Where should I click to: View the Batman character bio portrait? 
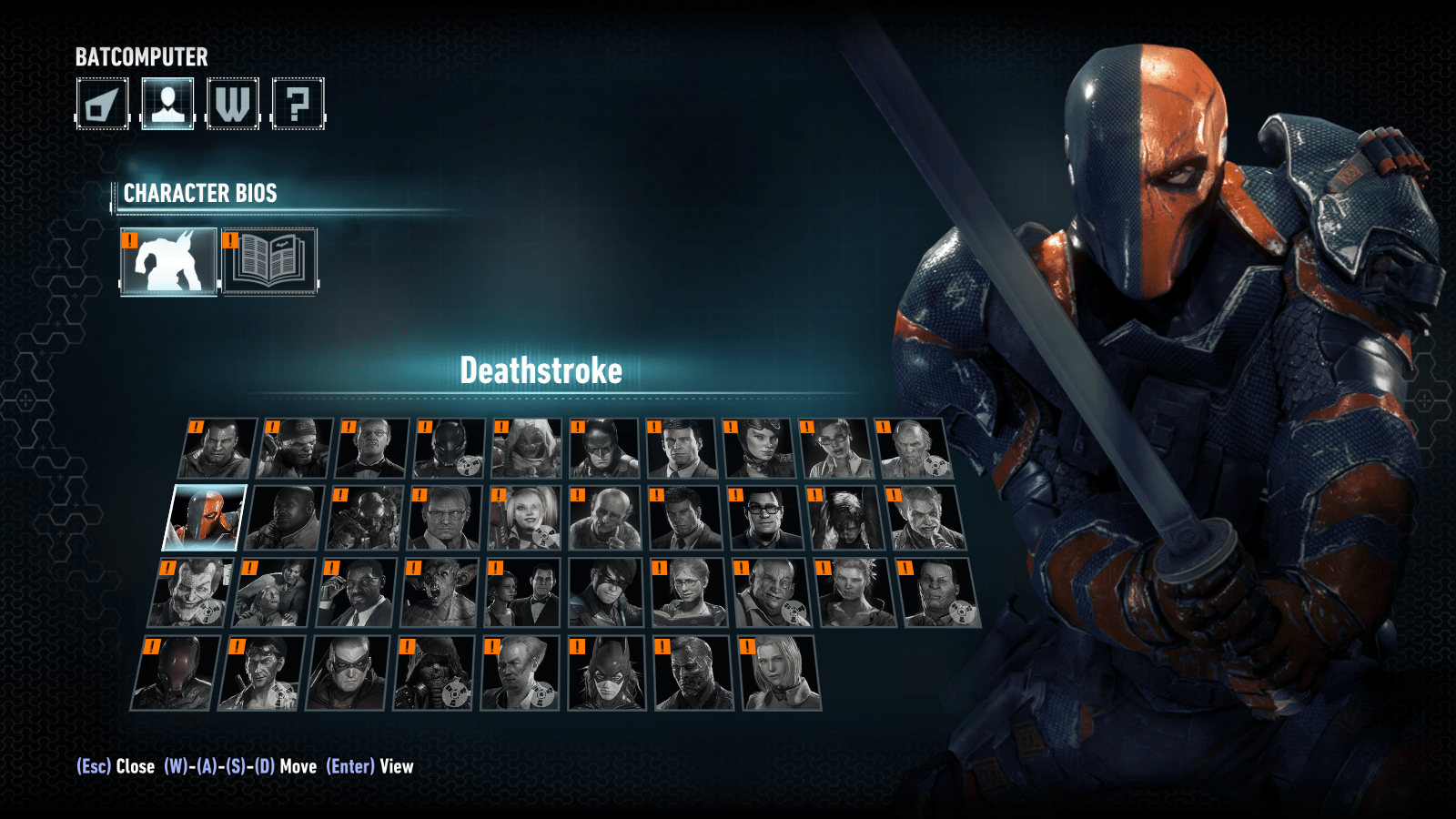click(x=604, y=449)
